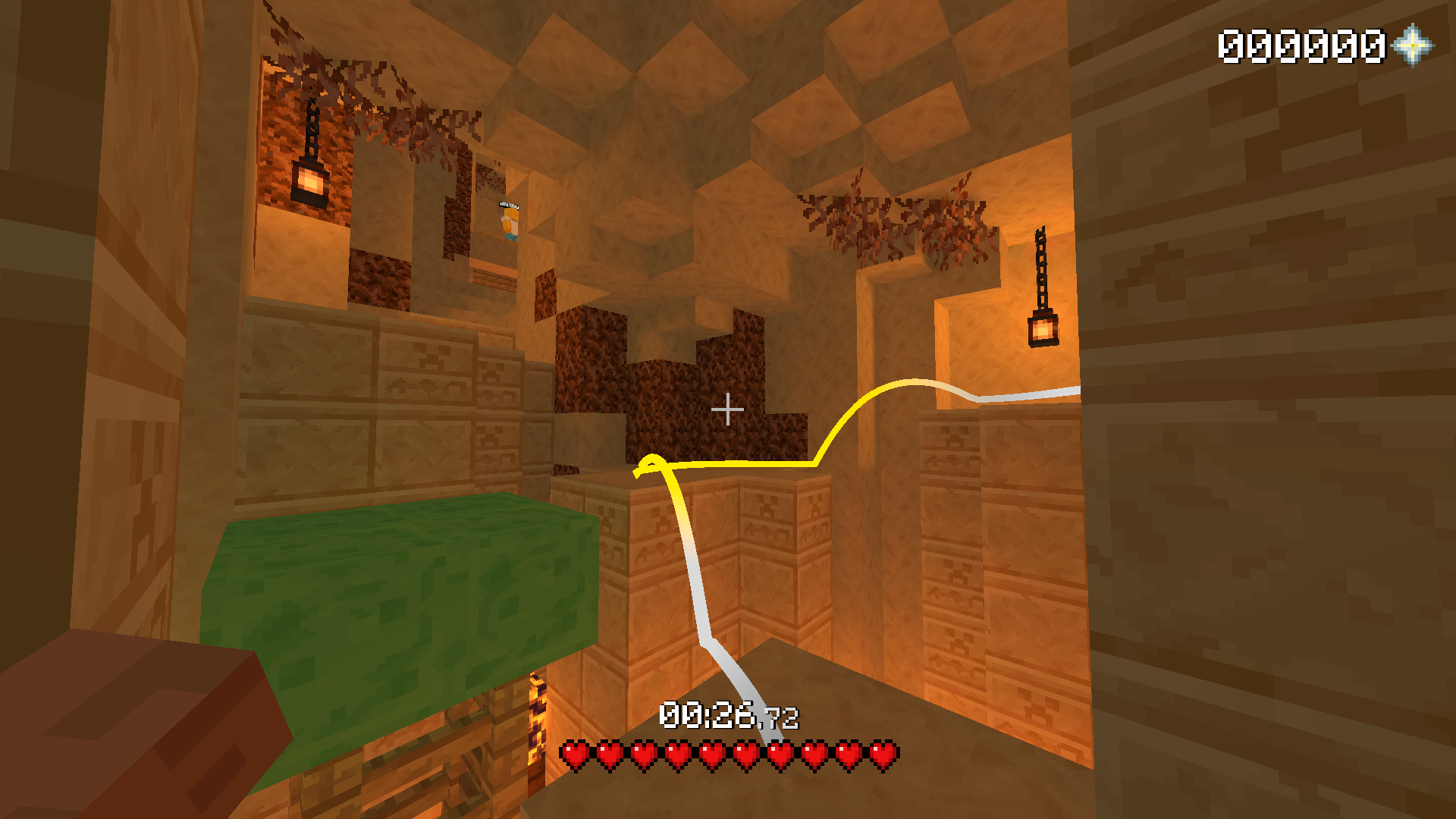Click the crosshair at screen center
Image resolution: width=1456 pixels, height=819 pixels.
pos(728,409)
